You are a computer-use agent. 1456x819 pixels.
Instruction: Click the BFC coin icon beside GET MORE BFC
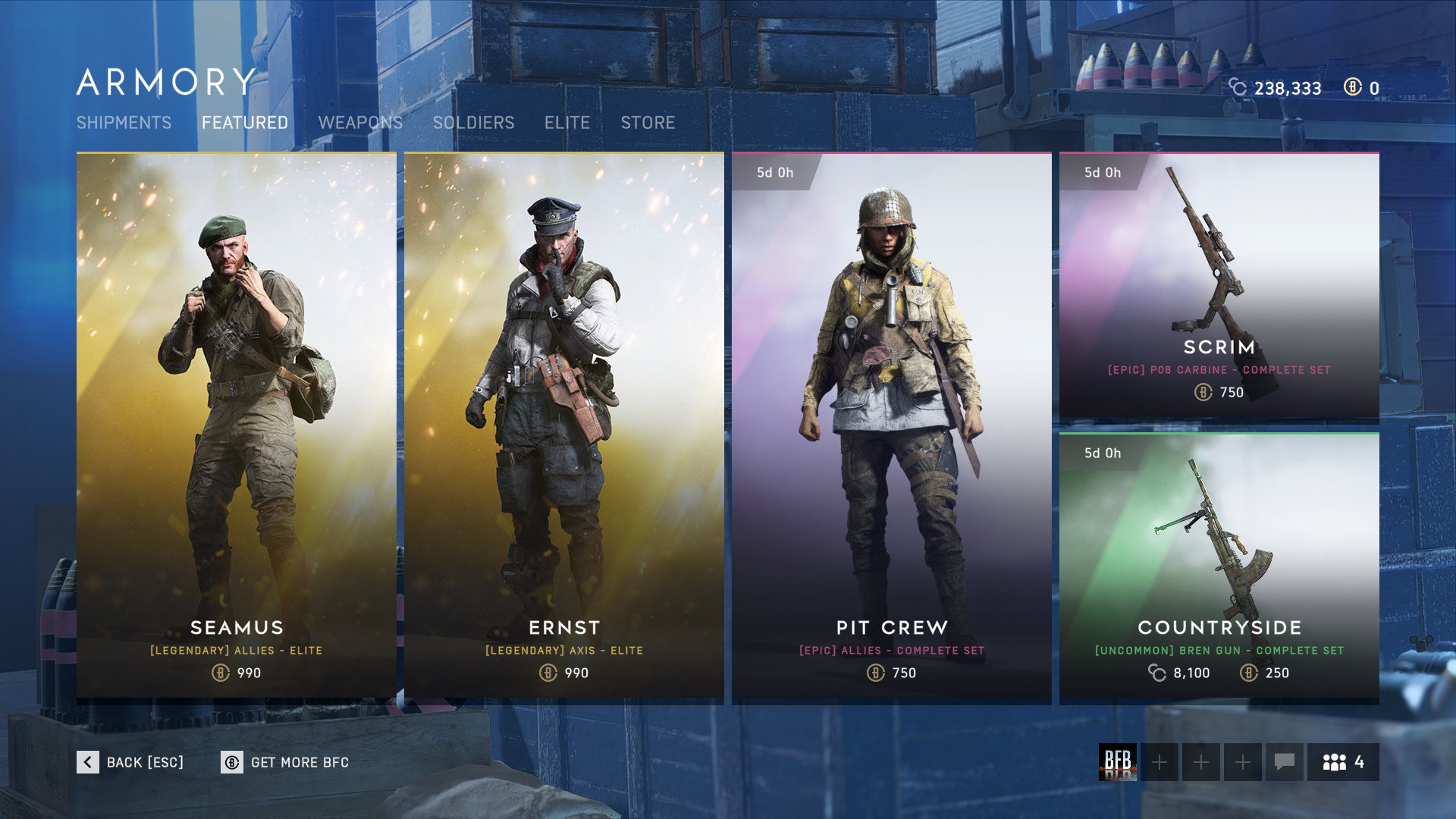232,762
